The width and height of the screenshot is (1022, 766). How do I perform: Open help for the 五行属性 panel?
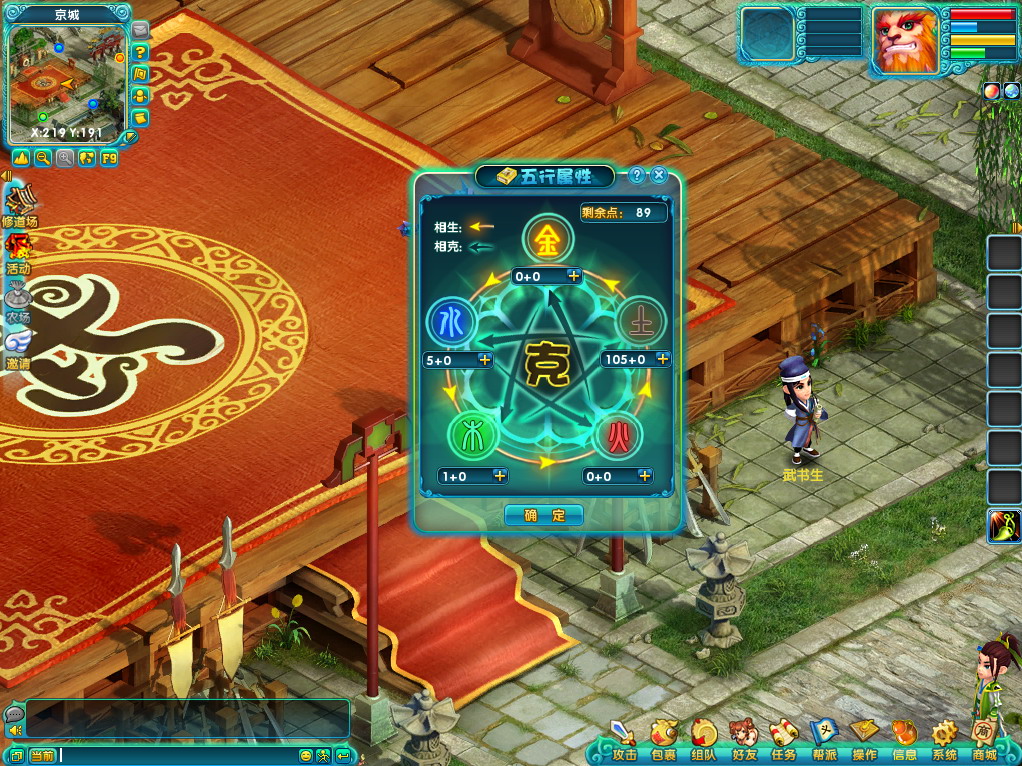click(637, 176)
